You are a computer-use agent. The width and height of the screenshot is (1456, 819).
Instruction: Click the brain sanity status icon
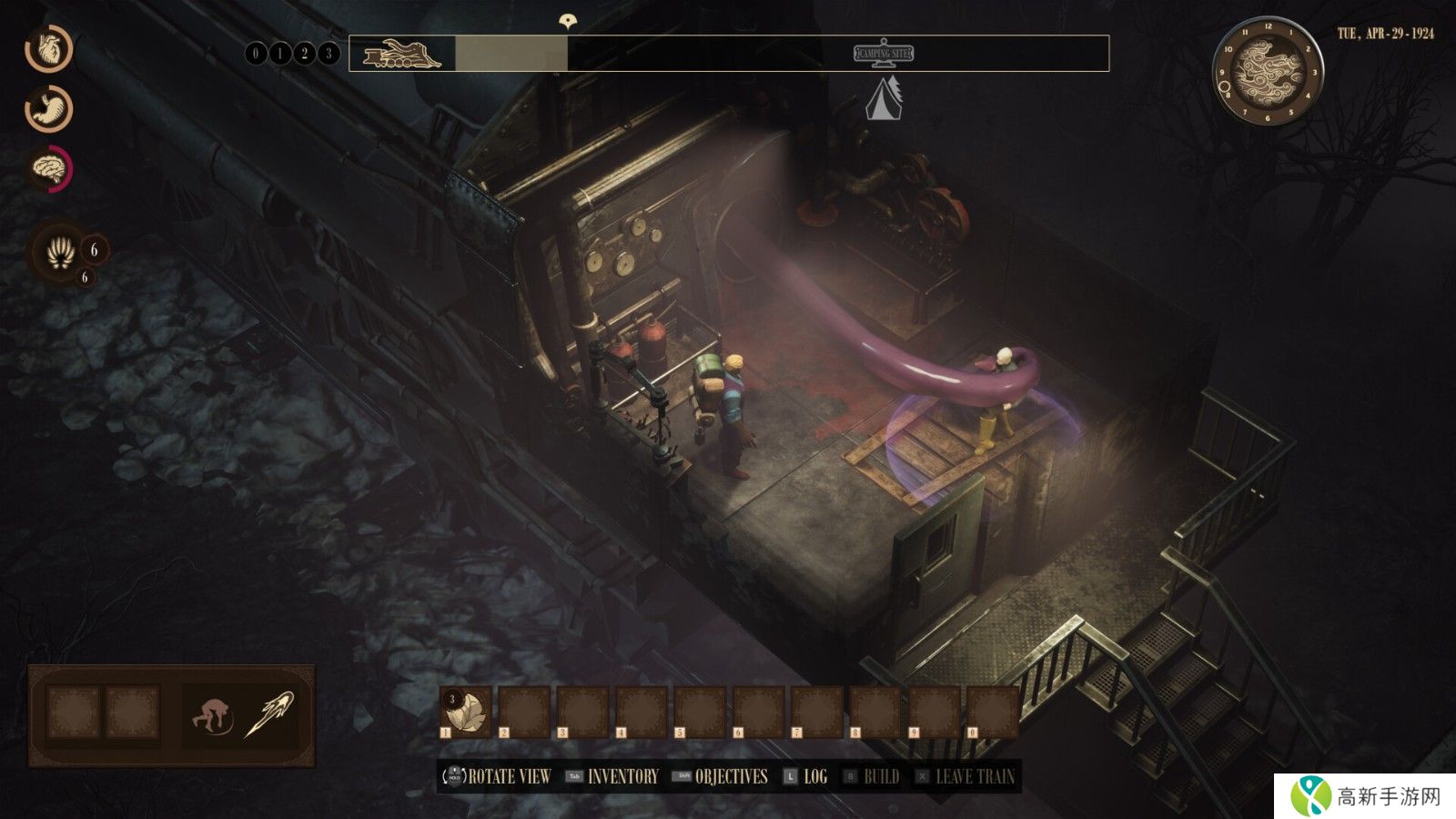click(49, 167)
